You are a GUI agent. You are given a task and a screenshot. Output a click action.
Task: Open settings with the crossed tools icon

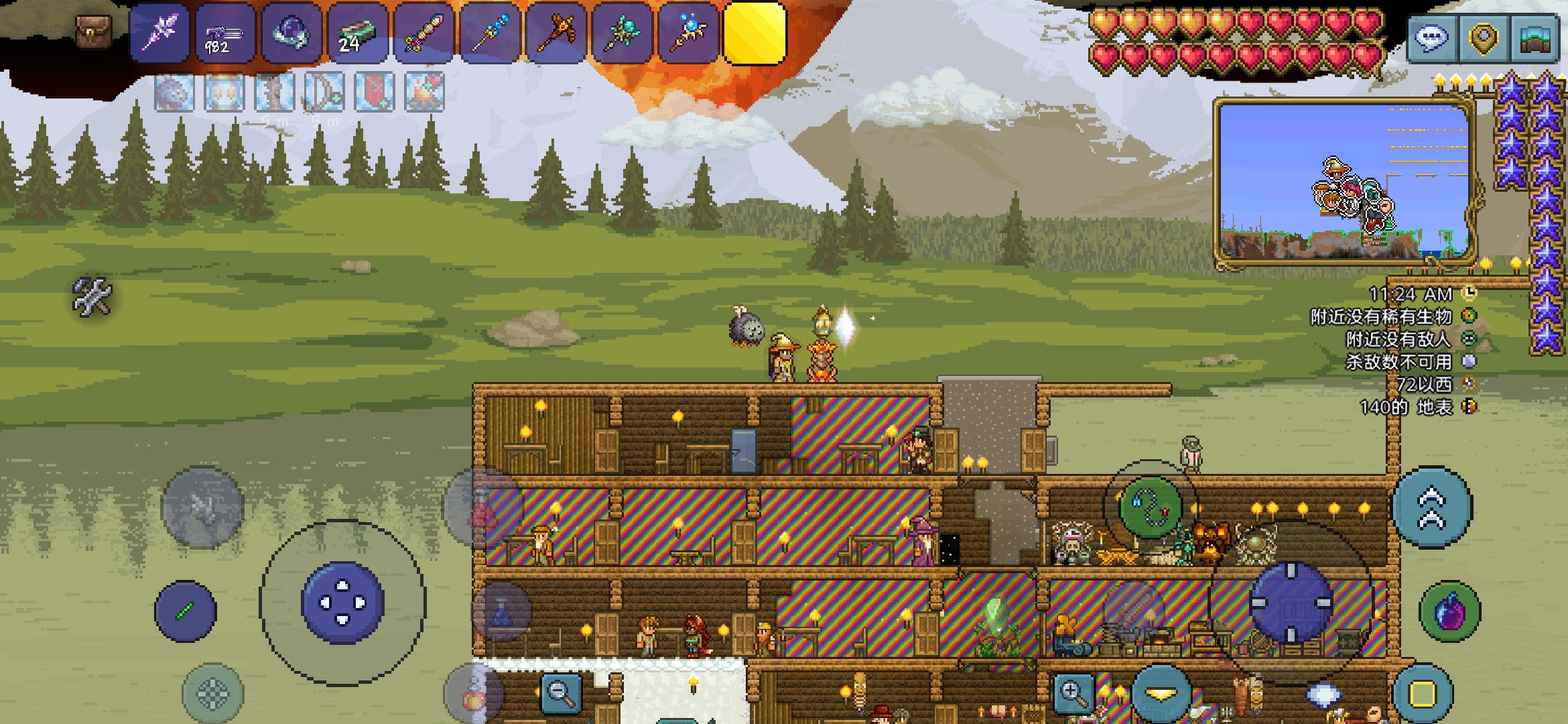click(x=92, y=296)
